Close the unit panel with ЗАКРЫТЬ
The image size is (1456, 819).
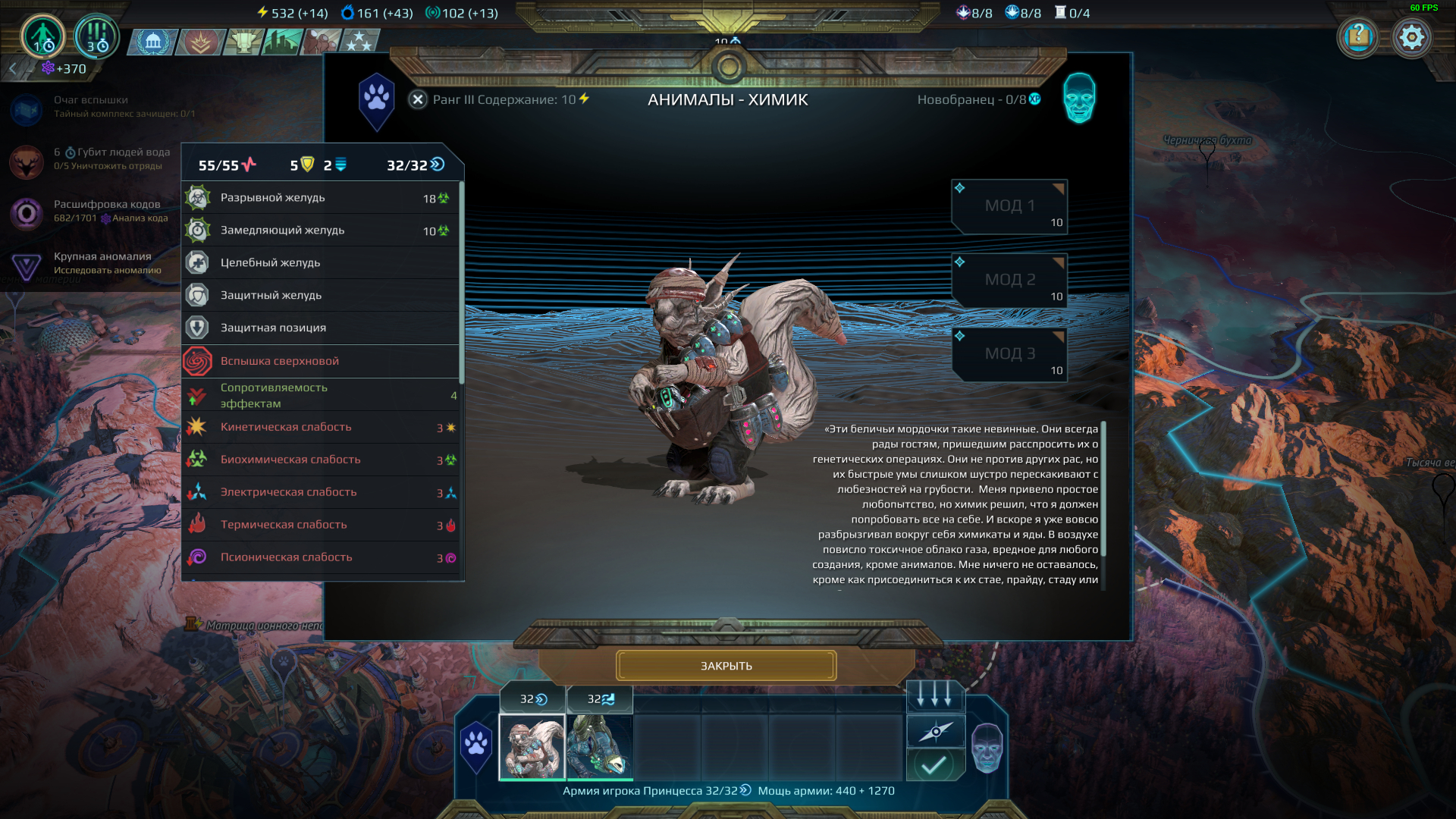tap(726, 666)
